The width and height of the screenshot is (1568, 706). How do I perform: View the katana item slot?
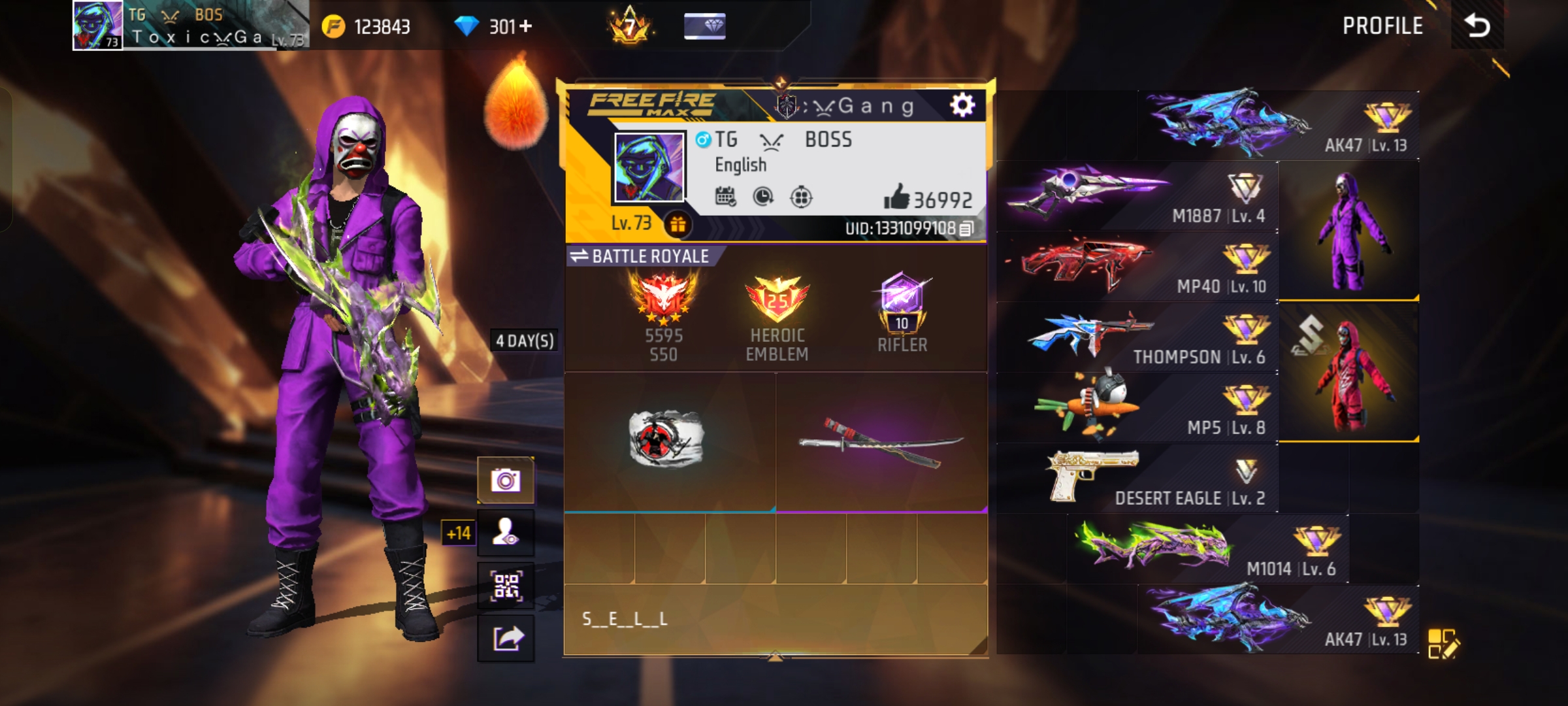pos(881,442)
